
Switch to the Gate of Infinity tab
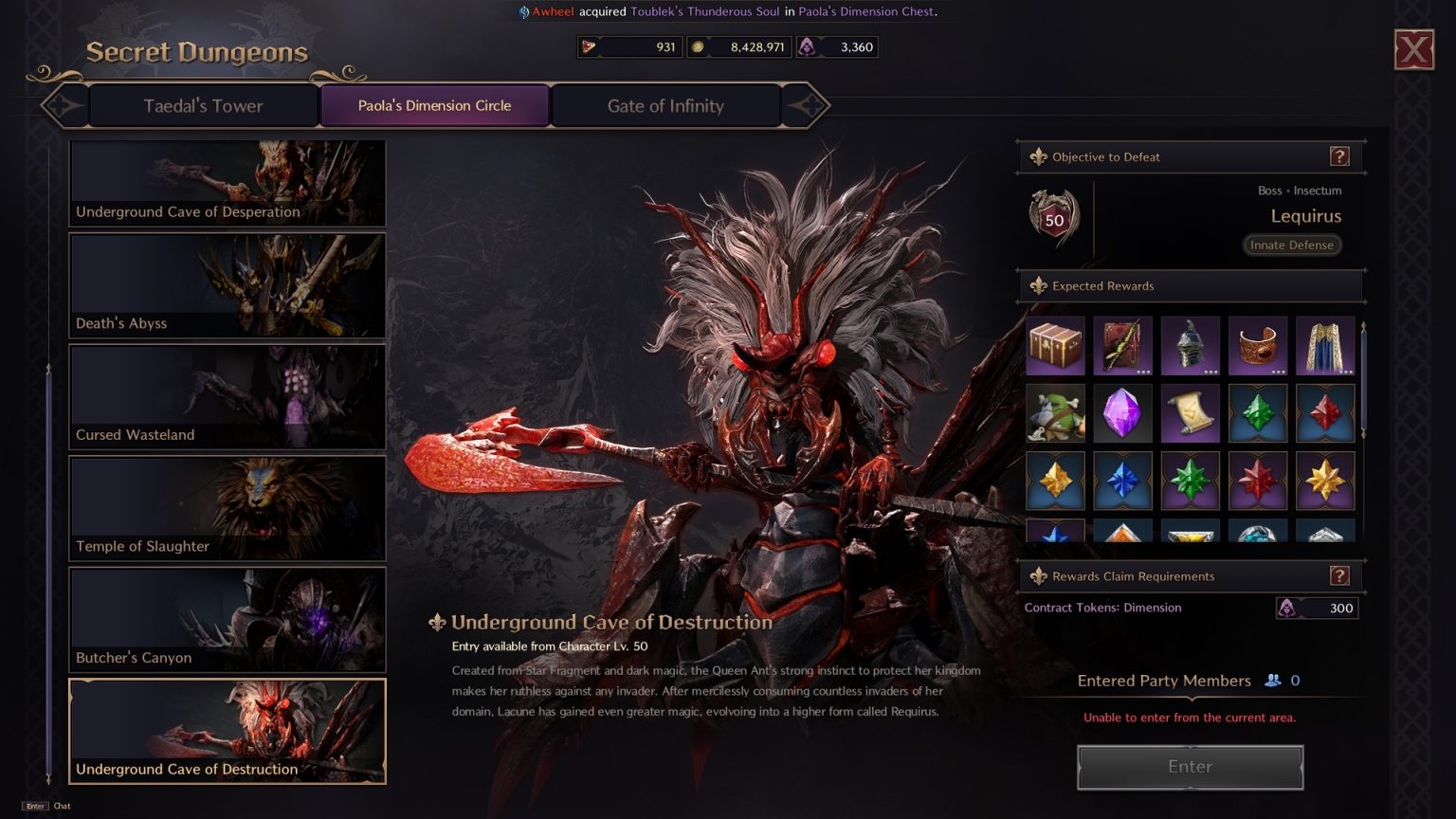(x=664, y=105)
